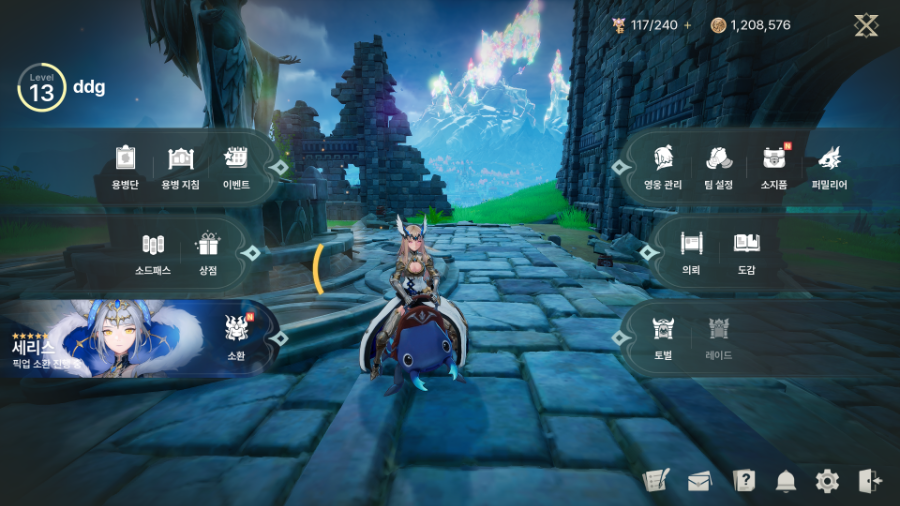Open the 상점 gift box shop
900x506 pixels.
(x=208, y=251)
